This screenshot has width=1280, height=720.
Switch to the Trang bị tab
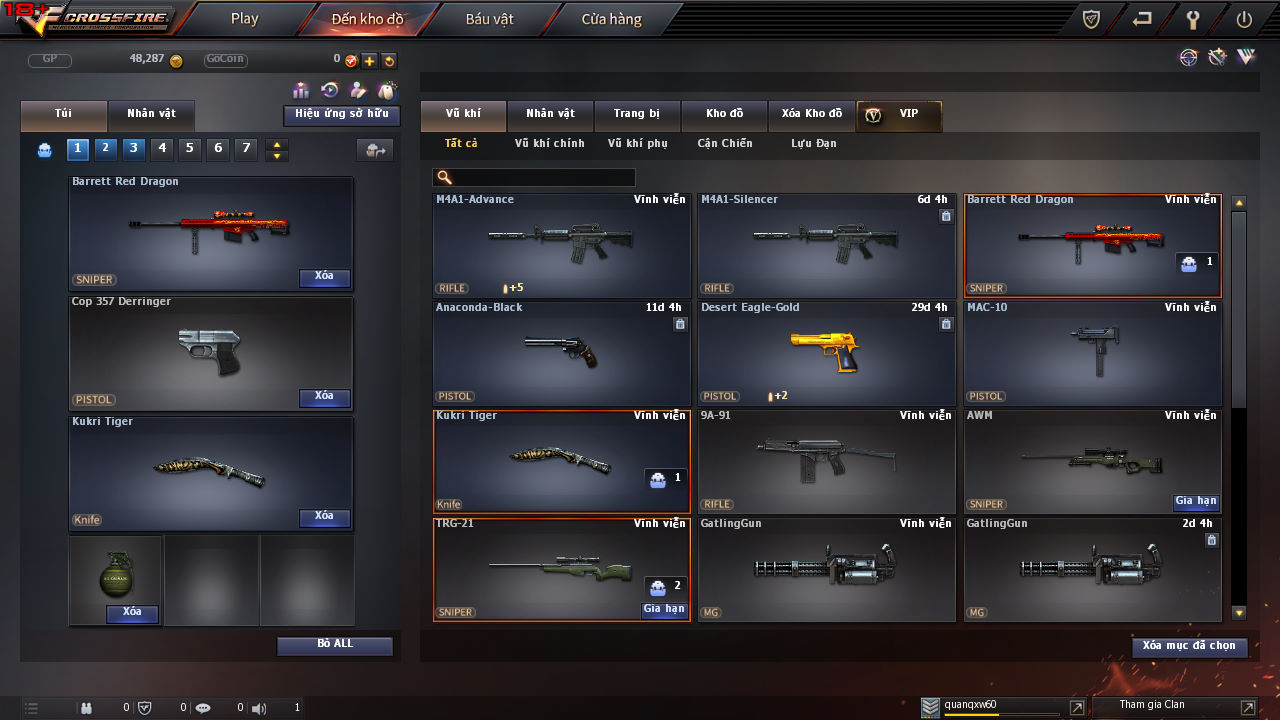pyautogui.click(x=636, y=115)
